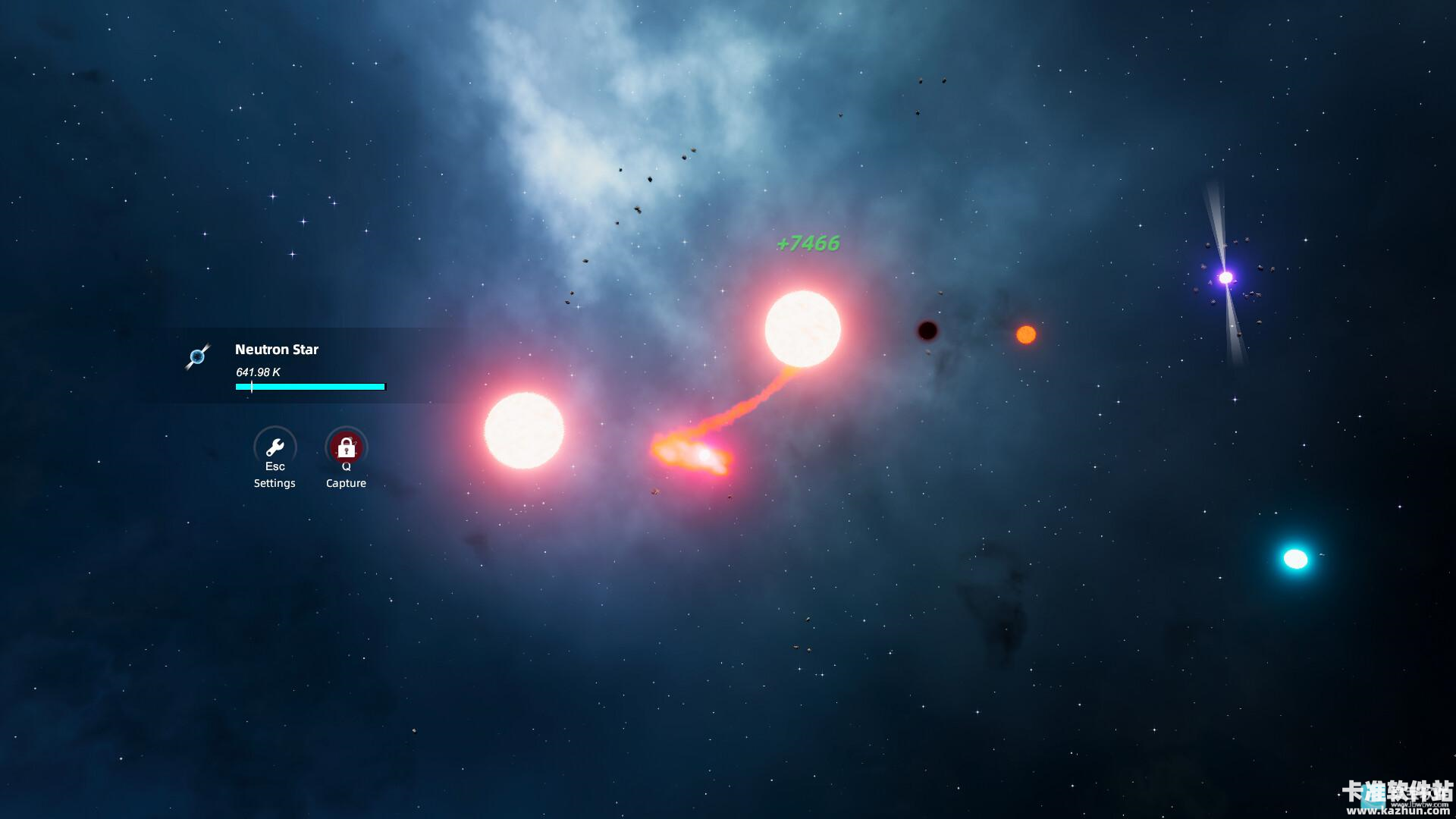Open Settings via the wrench icon
This screenshot has height=819, width=1456.
tap(275, 447)
